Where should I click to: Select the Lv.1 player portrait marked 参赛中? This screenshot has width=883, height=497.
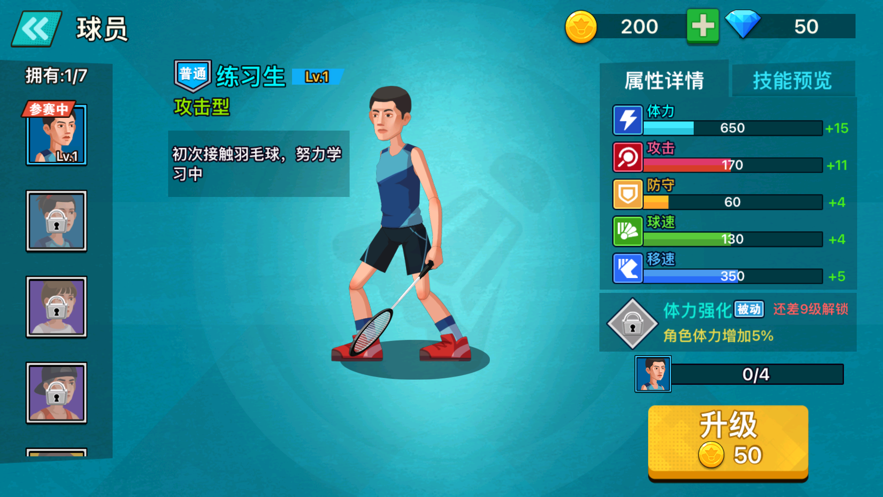pos(56,135)
